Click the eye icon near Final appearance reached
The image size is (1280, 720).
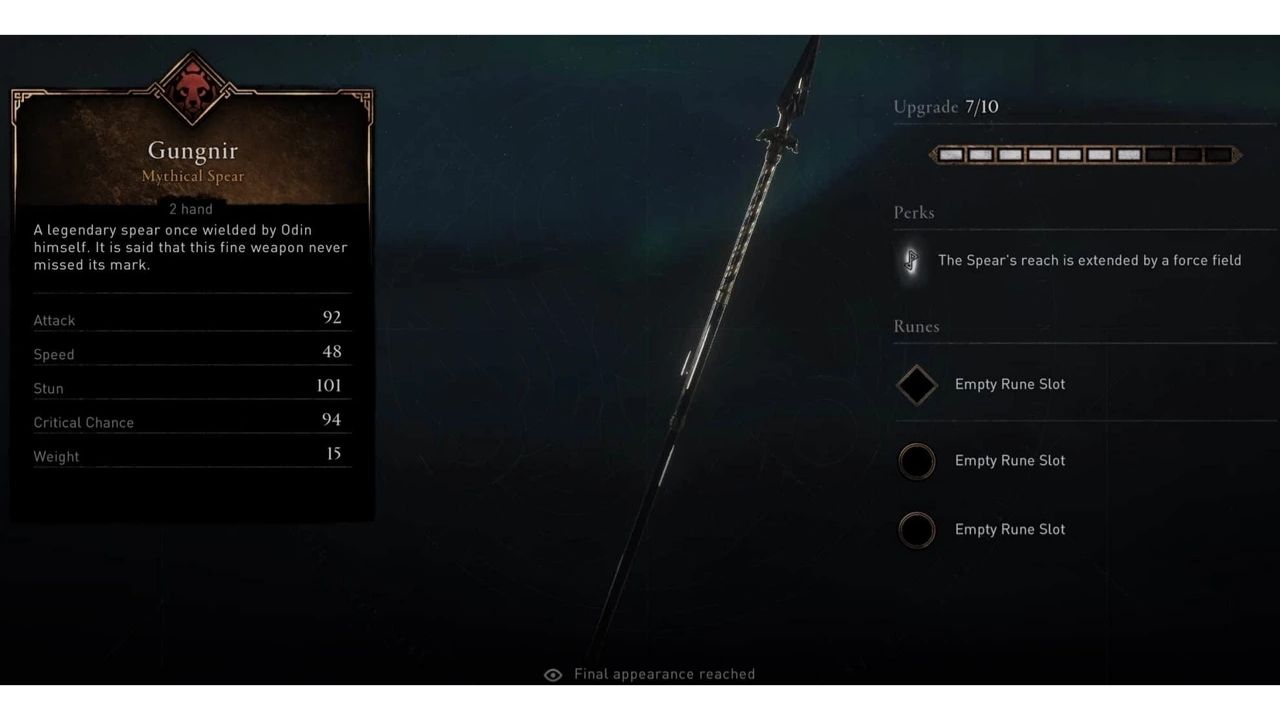pyautogui.click(x=551, y=675)
